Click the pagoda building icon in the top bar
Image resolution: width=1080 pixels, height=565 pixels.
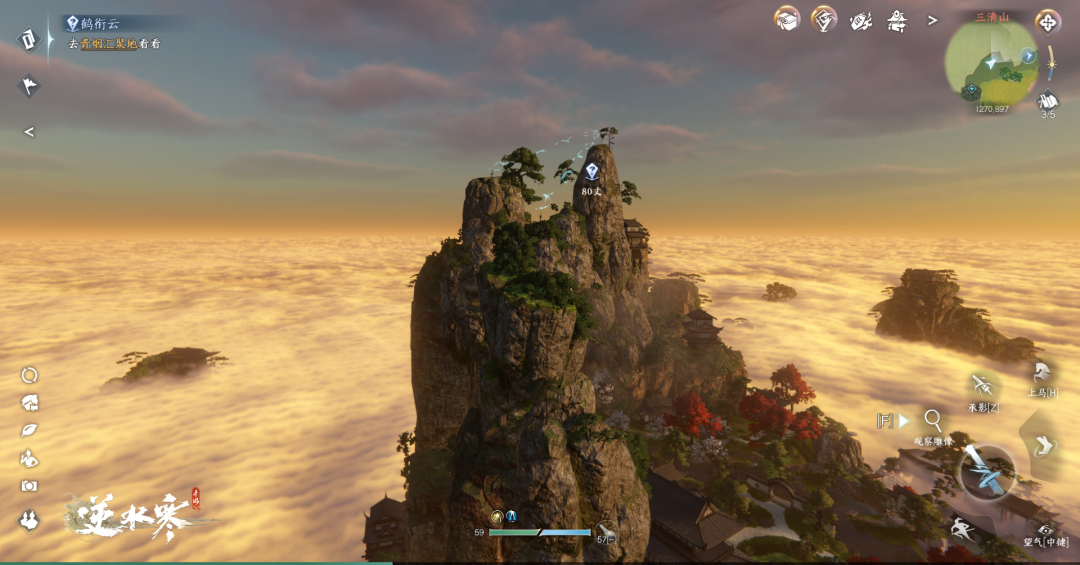point(896,20)
